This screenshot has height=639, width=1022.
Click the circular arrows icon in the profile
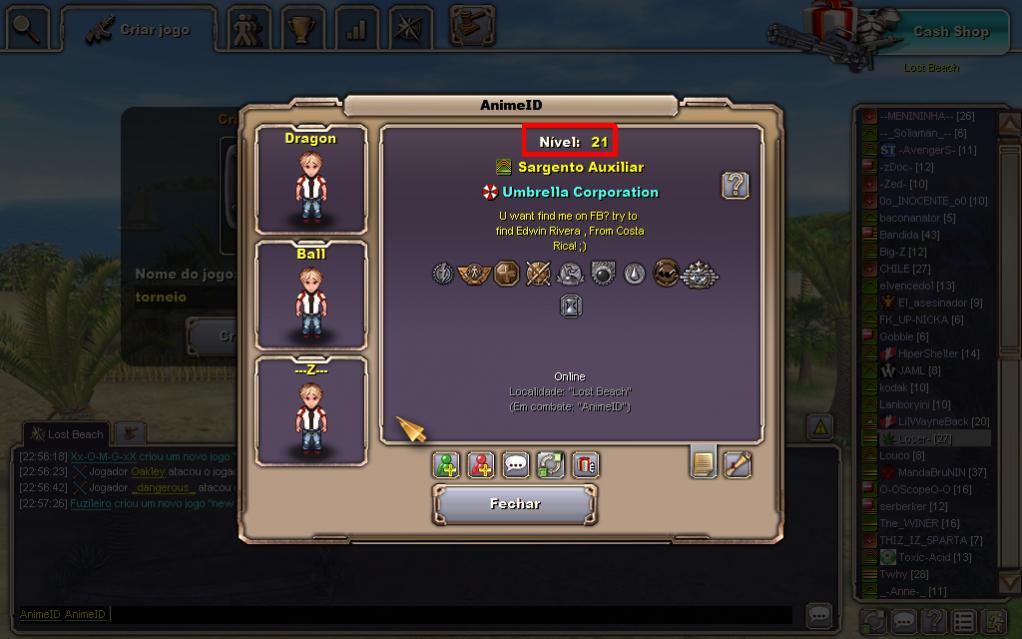tap(550, 465)
